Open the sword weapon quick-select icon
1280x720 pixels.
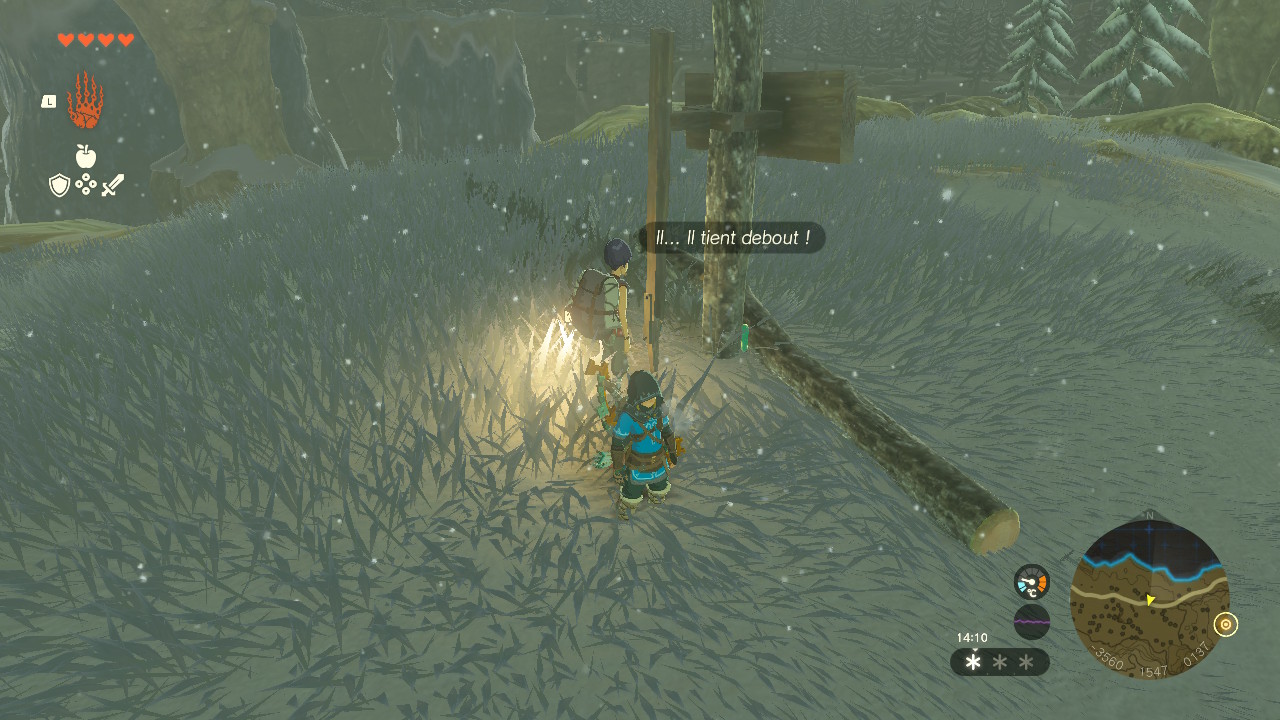tap(112, 185)
